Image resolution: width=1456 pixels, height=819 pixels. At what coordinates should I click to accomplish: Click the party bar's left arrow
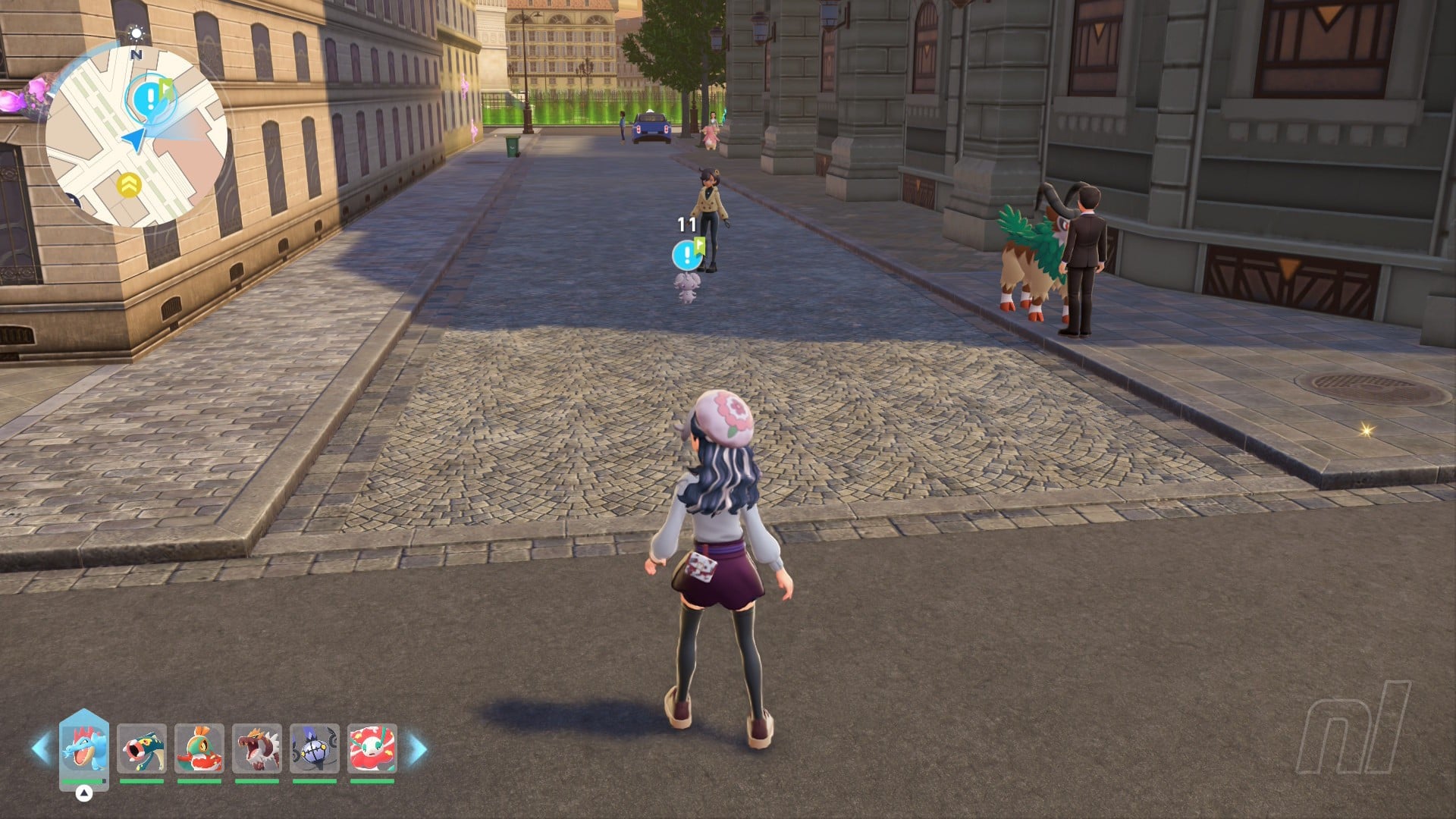pos(40,748)
